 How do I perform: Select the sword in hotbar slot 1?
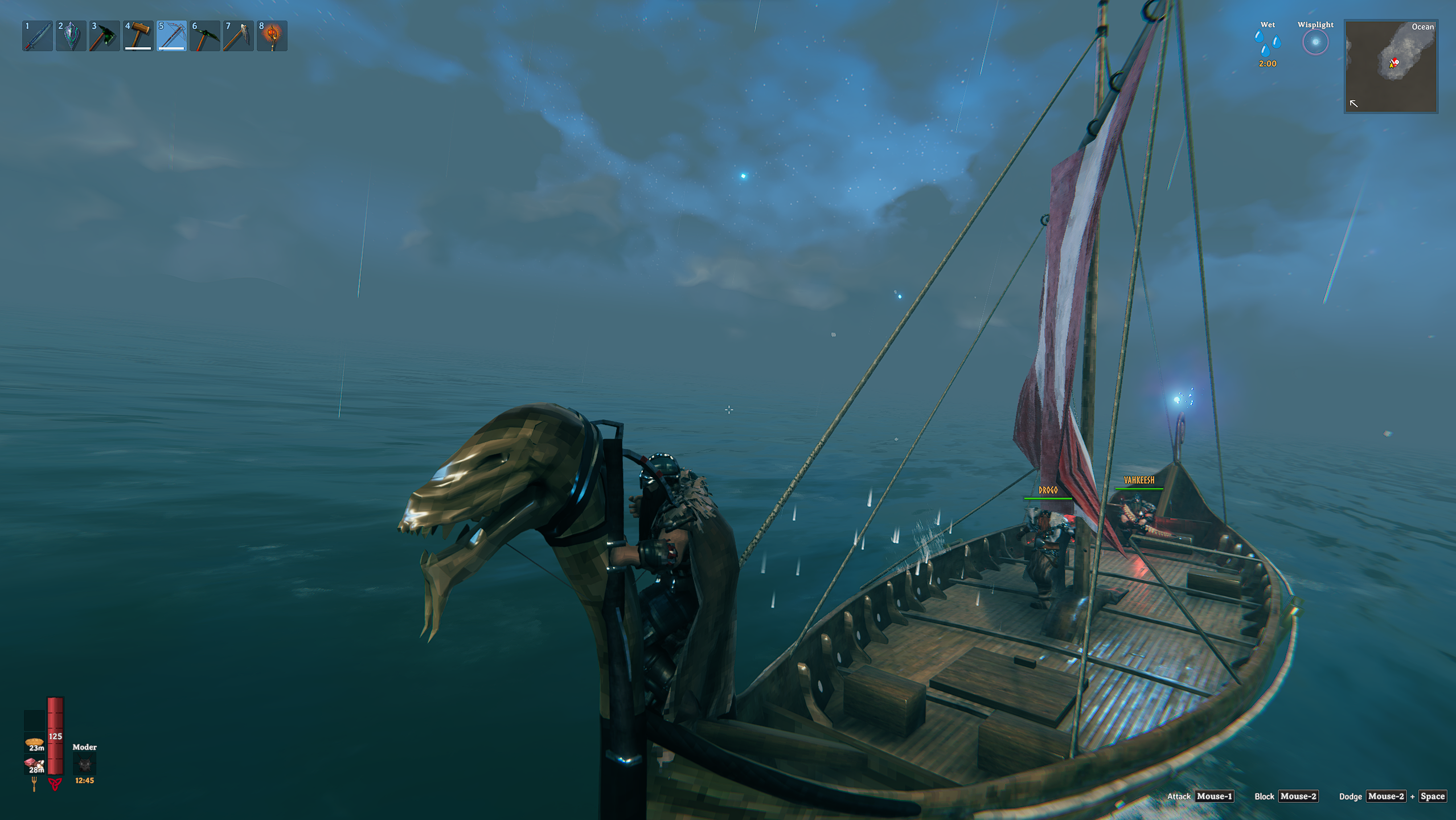(x=38, y=36)
